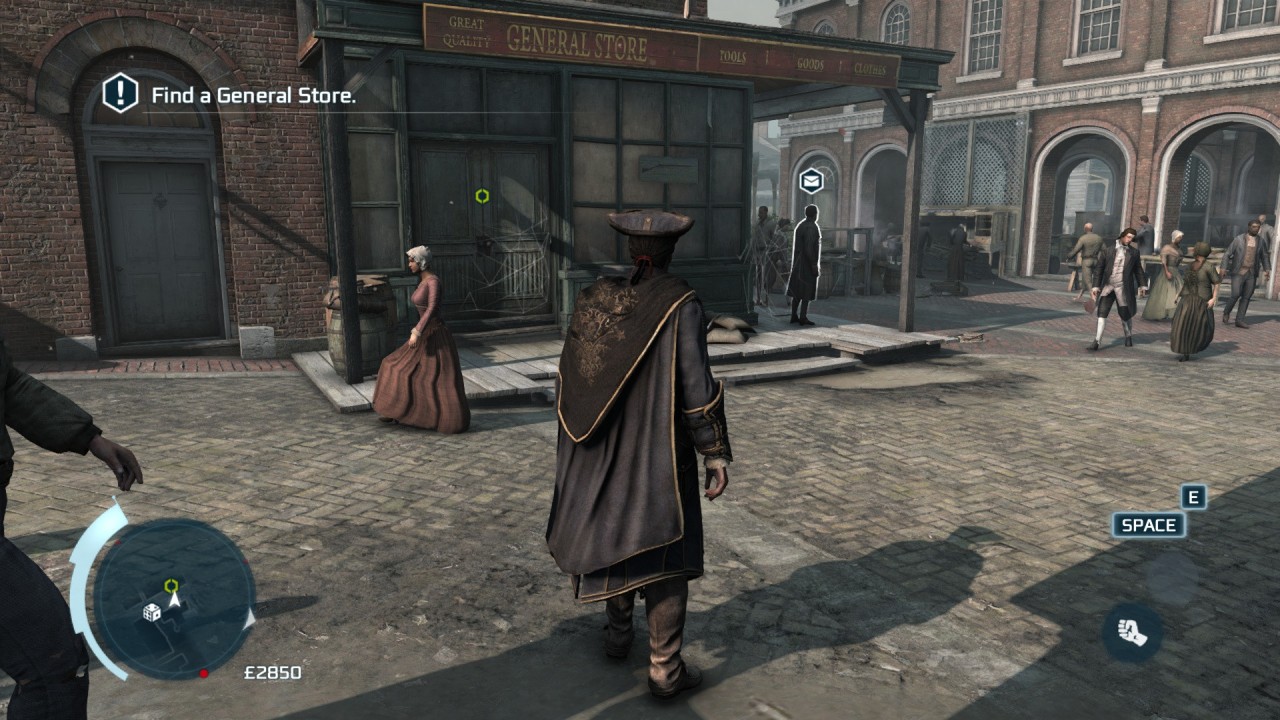This screenshot has width=1280, height=720.
Task: Click the green objective marker on the minimap
Action: coord(171,585)
